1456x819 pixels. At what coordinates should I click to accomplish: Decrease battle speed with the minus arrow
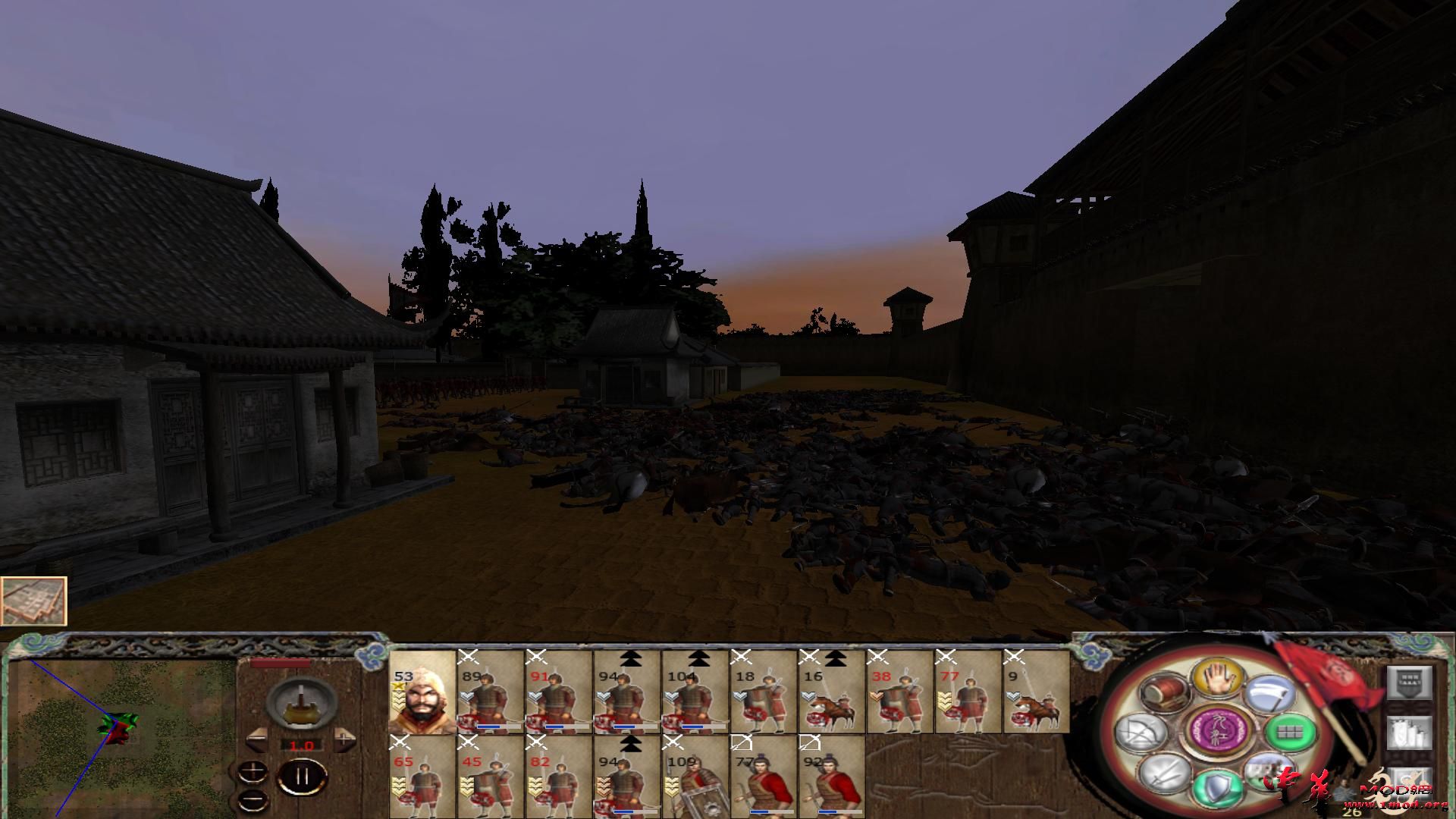click(256, 739)
